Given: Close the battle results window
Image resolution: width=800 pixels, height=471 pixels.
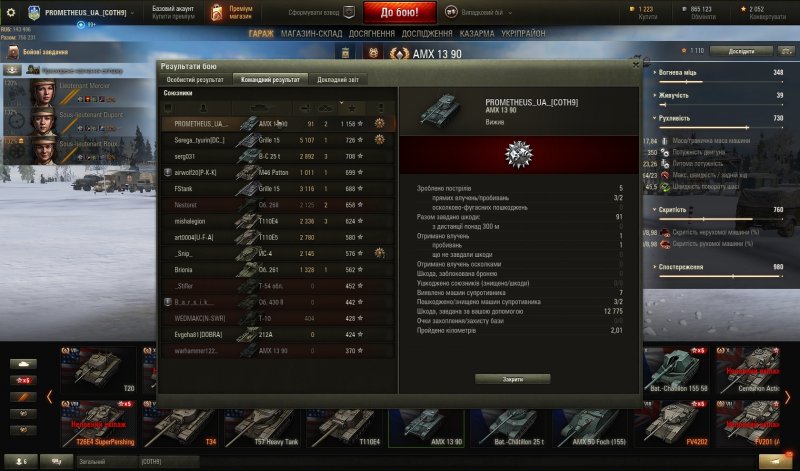Looking at the screenshot, I should [x=635, y=64].
